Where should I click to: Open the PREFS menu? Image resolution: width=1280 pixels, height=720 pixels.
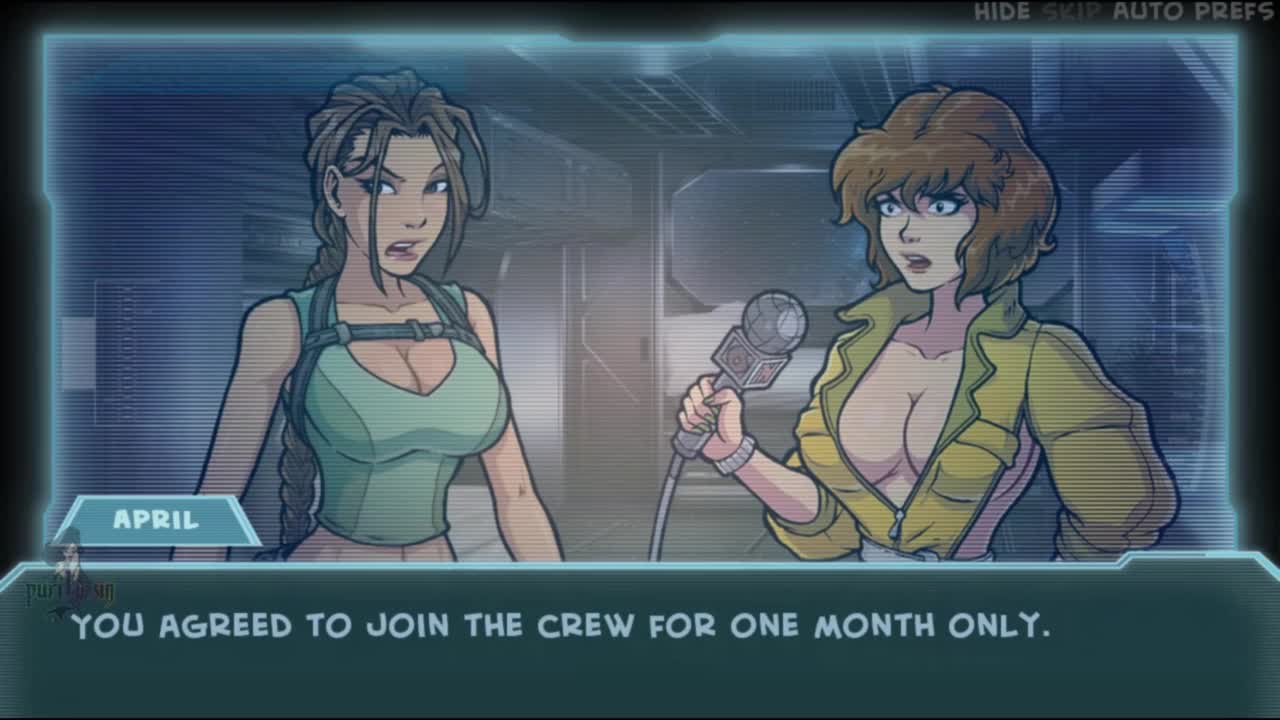click(x=1235, y=12)
